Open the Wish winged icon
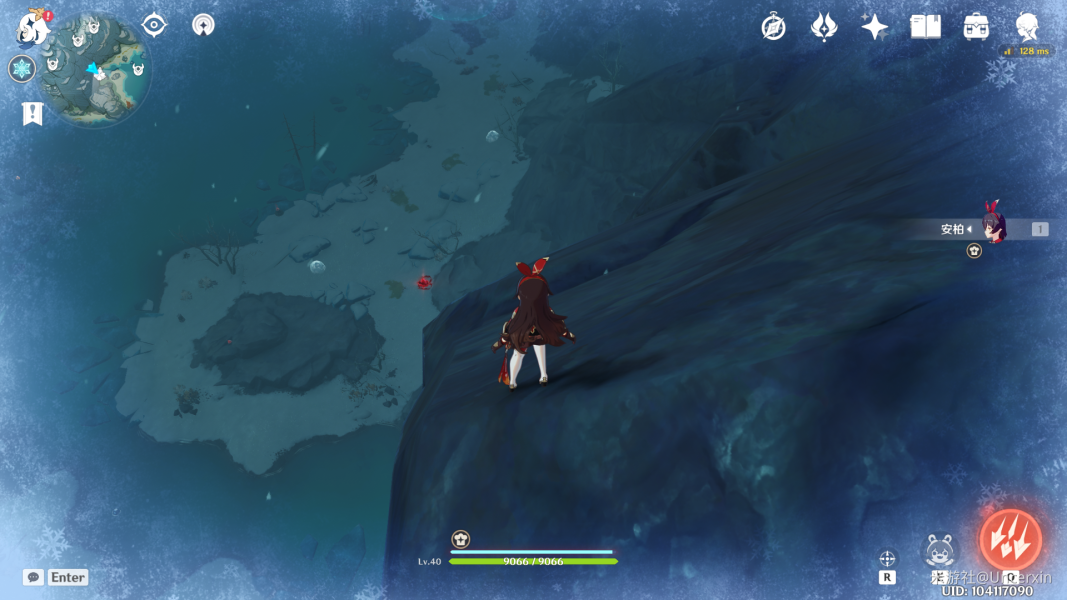Screen dimensions: 1067x600 [x=824, y=27]
